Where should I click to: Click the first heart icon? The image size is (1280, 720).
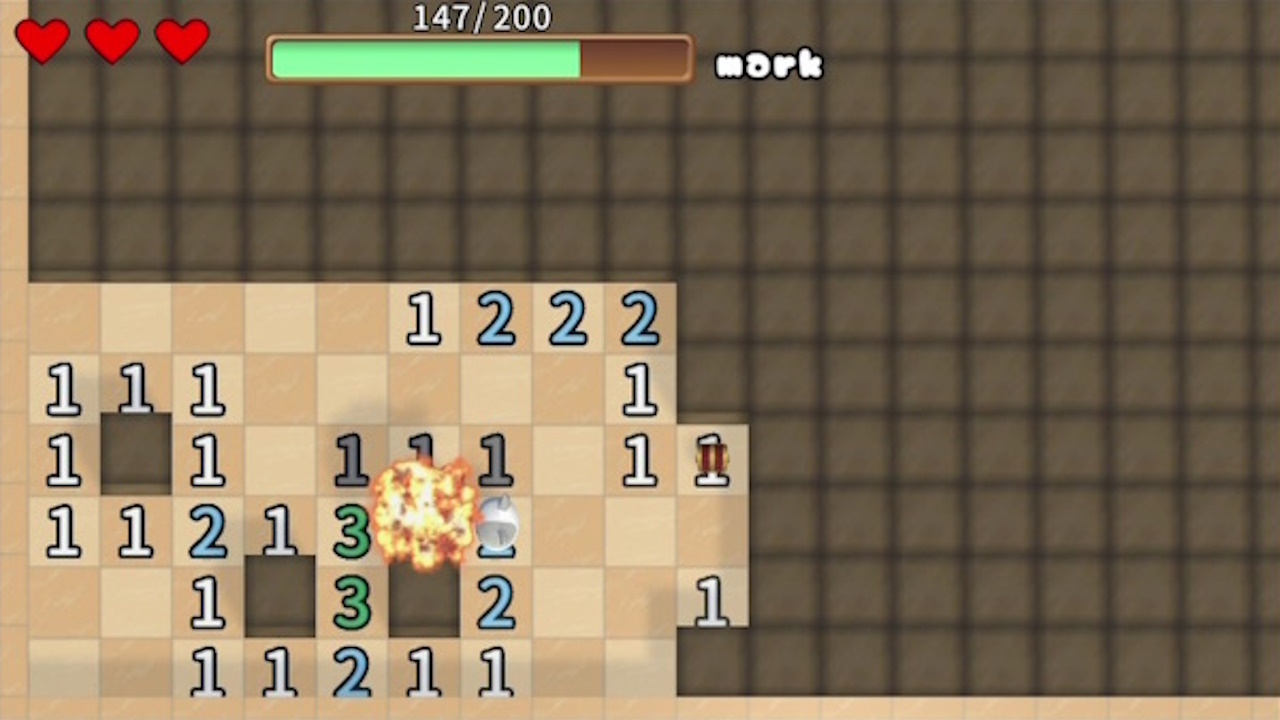(x=42, y=42)
